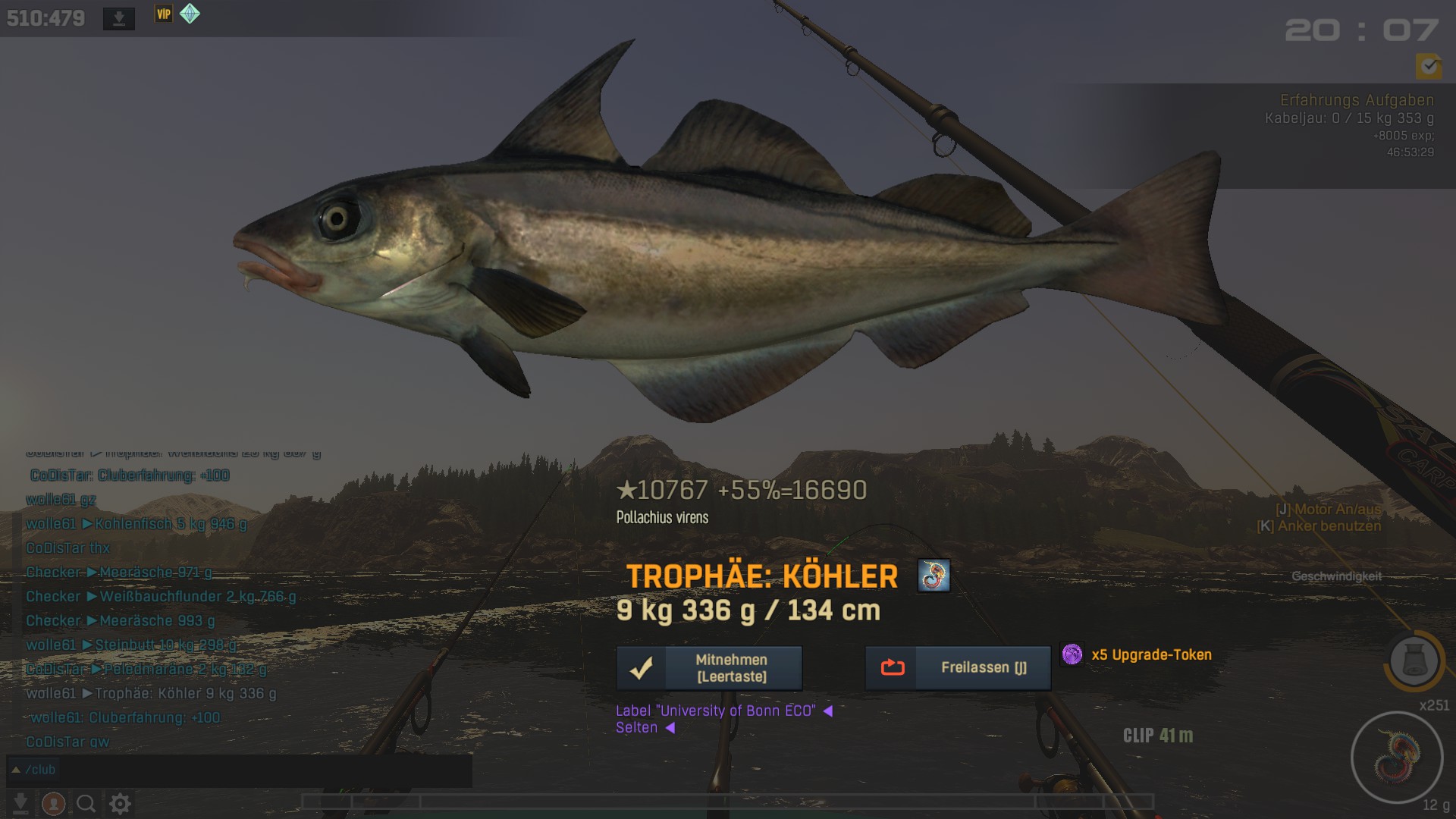Keep the fish with Mitnehmen
This screenshot has width=1456, height=819.
(709, 668)
